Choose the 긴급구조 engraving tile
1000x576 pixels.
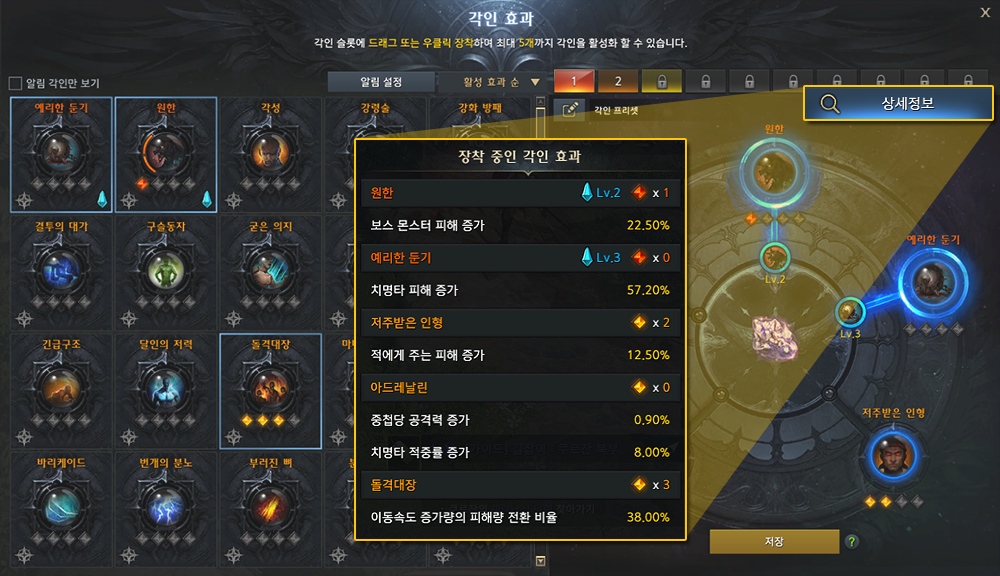click(x=63, y=390)
